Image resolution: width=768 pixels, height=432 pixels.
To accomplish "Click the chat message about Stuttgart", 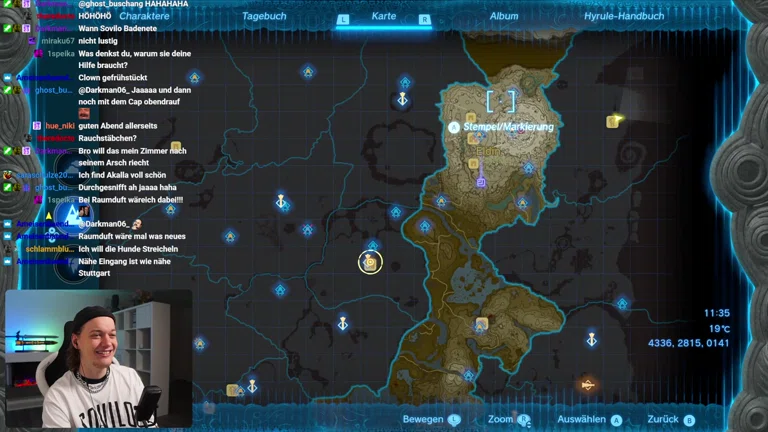I will (x=132, y=267).
